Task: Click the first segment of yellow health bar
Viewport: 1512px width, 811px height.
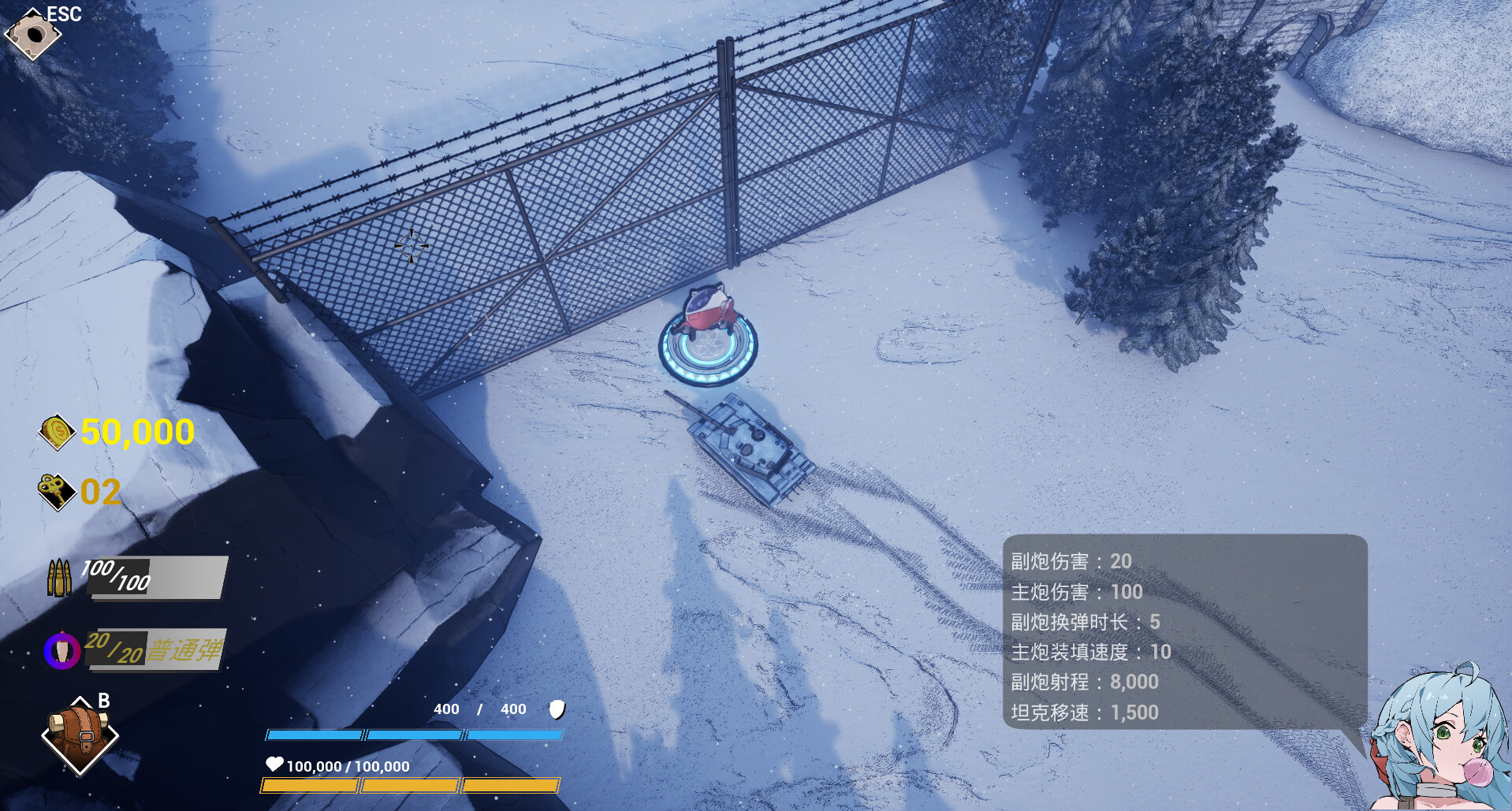Action: point(310,785)
